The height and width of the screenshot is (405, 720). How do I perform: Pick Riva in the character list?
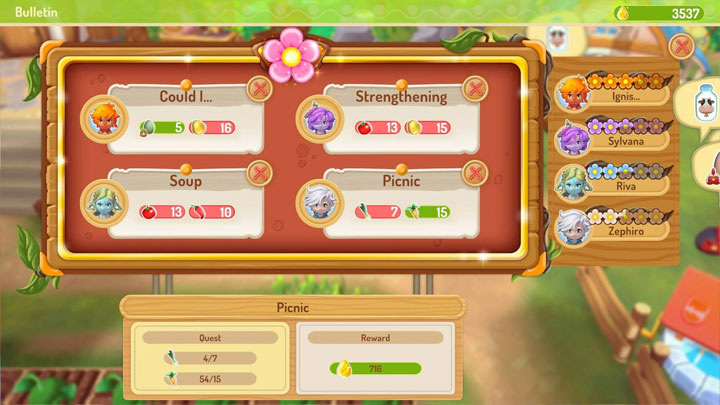[x=612, y=182]
